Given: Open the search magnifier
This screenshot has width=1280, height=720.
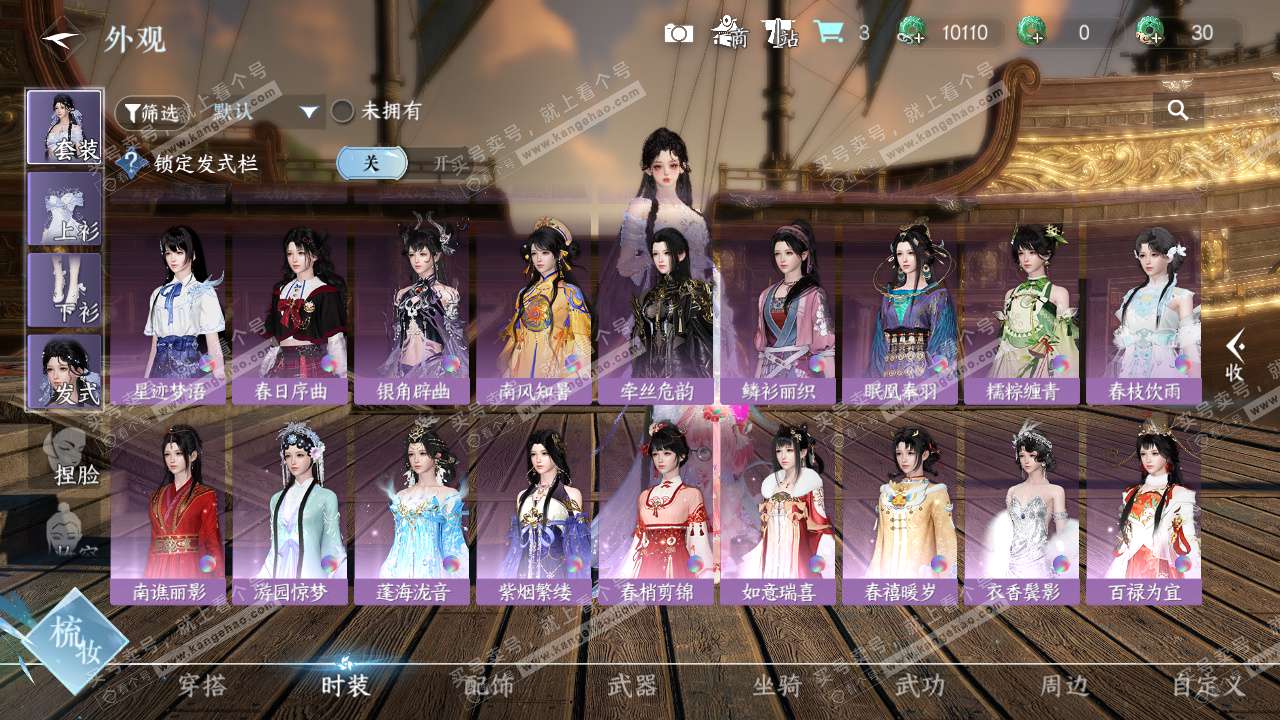Looking at the screenshot, I should (1178, 110).
